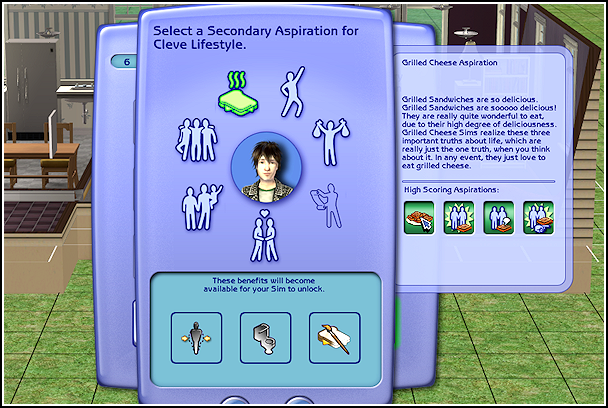608x408 pixels.
Task: Select the toilet benefit icon
Action: [265, 337]
